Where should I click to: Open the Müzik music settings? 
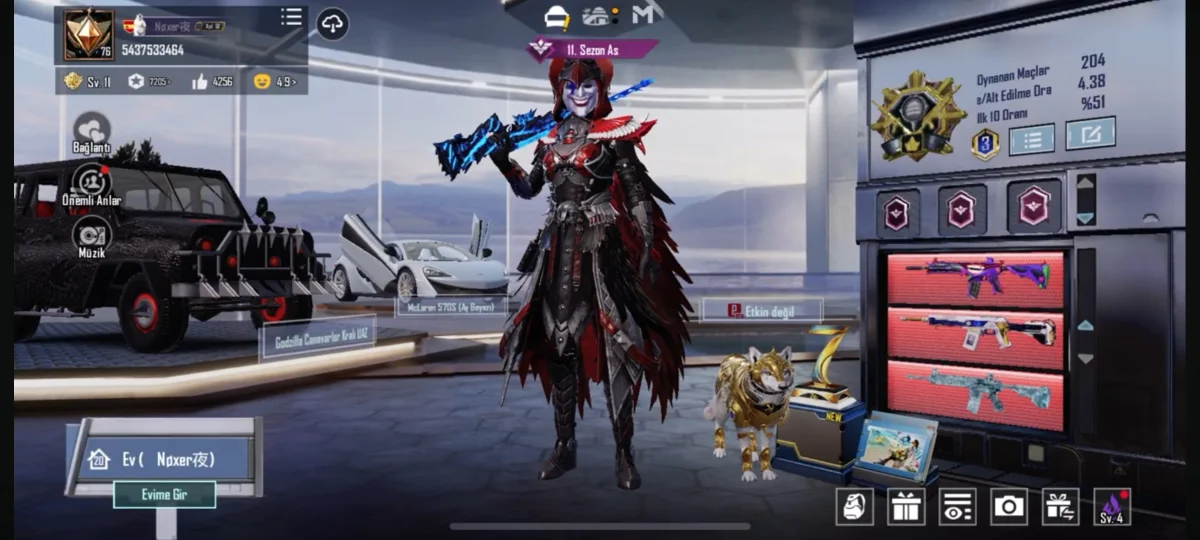92,237
